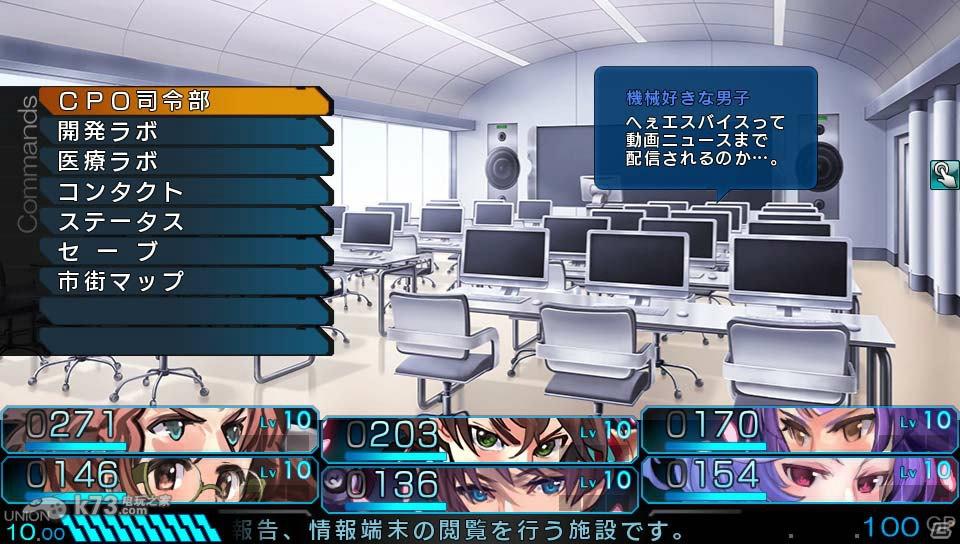This screenshot has height=544, width=960.
Task: Tap the touch hand icon
Action: pyautogui.click(x=943, y=175)
